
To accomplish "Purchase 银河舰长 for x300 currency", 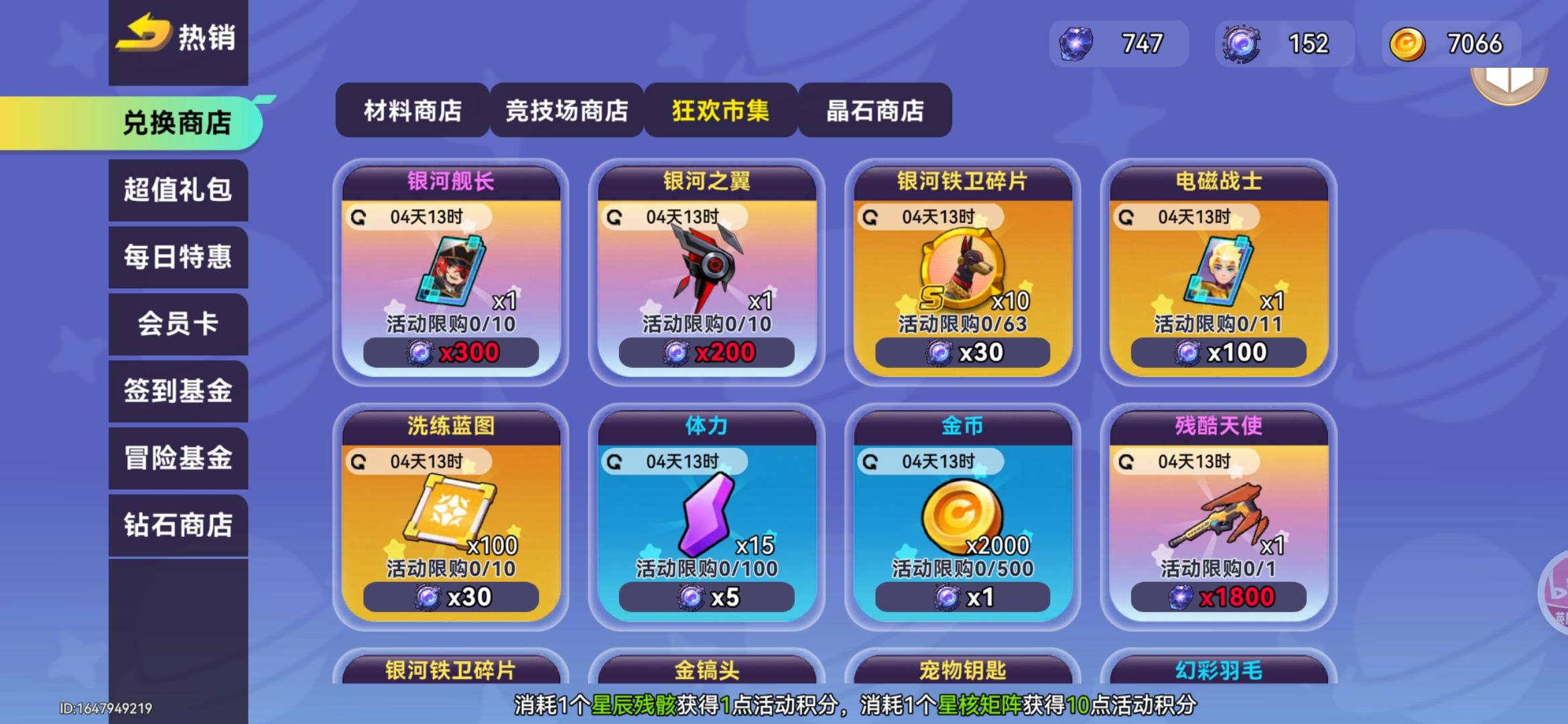I will click(450, 351).
